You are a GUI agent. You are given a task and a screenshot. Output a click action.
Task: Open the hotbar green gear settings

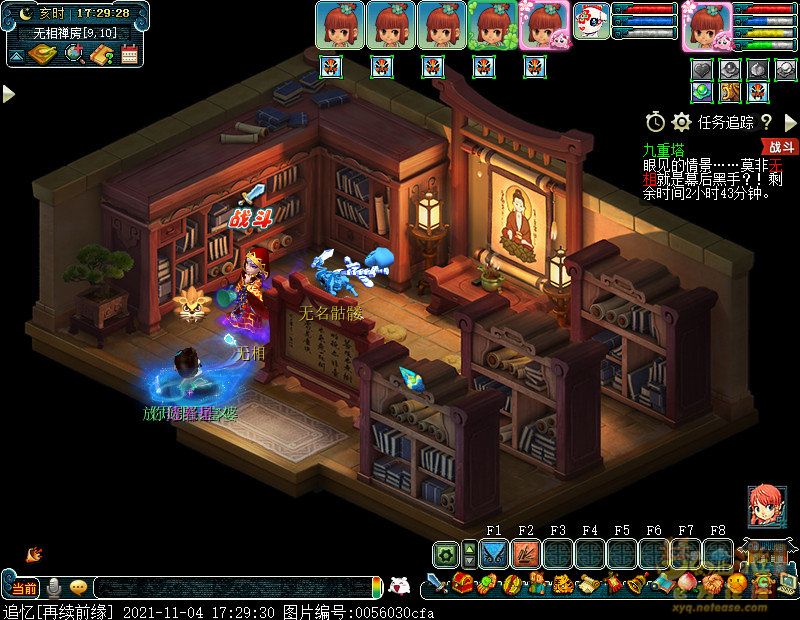446,554
